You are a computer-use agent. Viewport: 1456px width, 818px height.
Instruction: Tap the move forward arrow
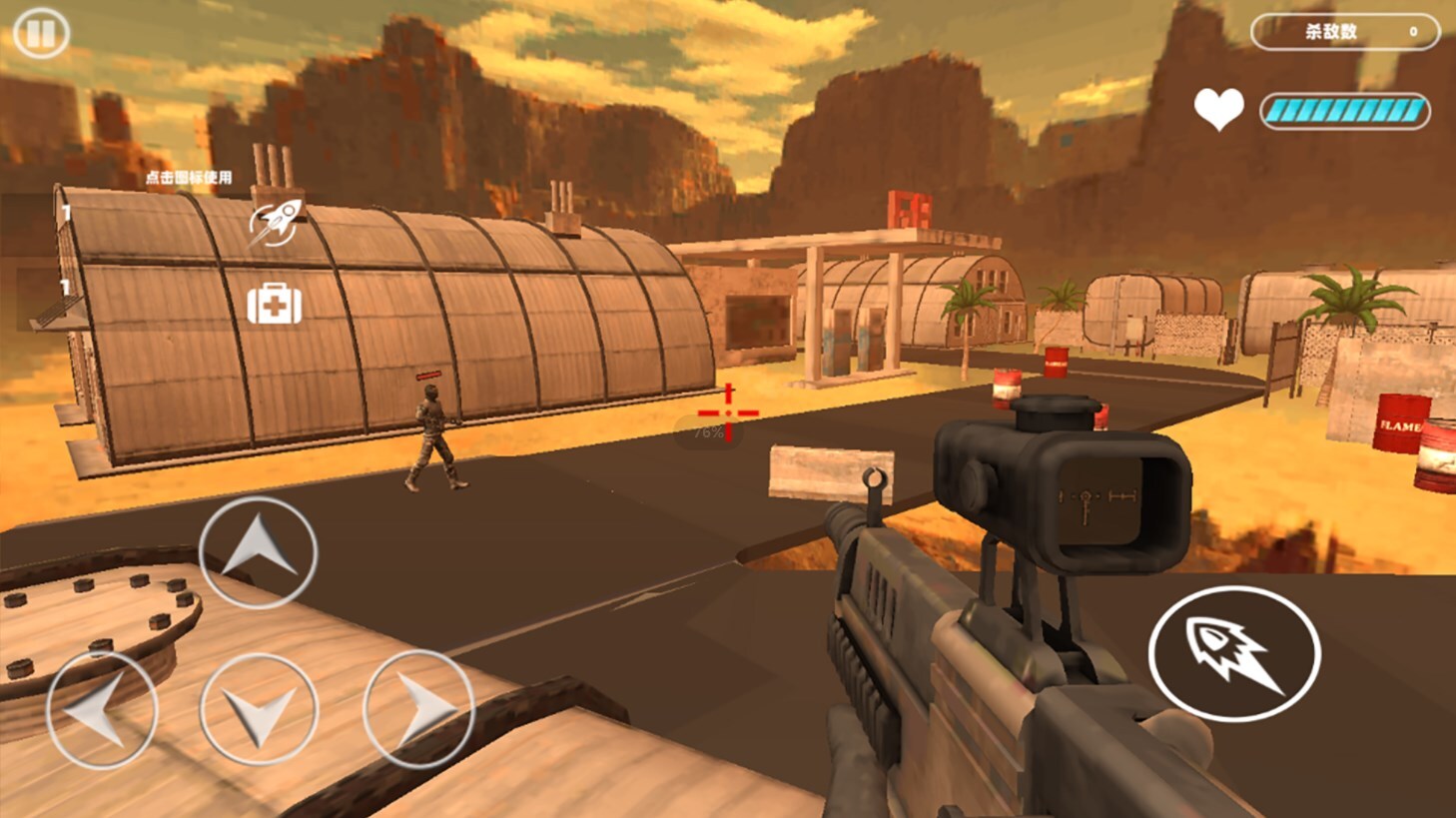click(x=258, y=551)
